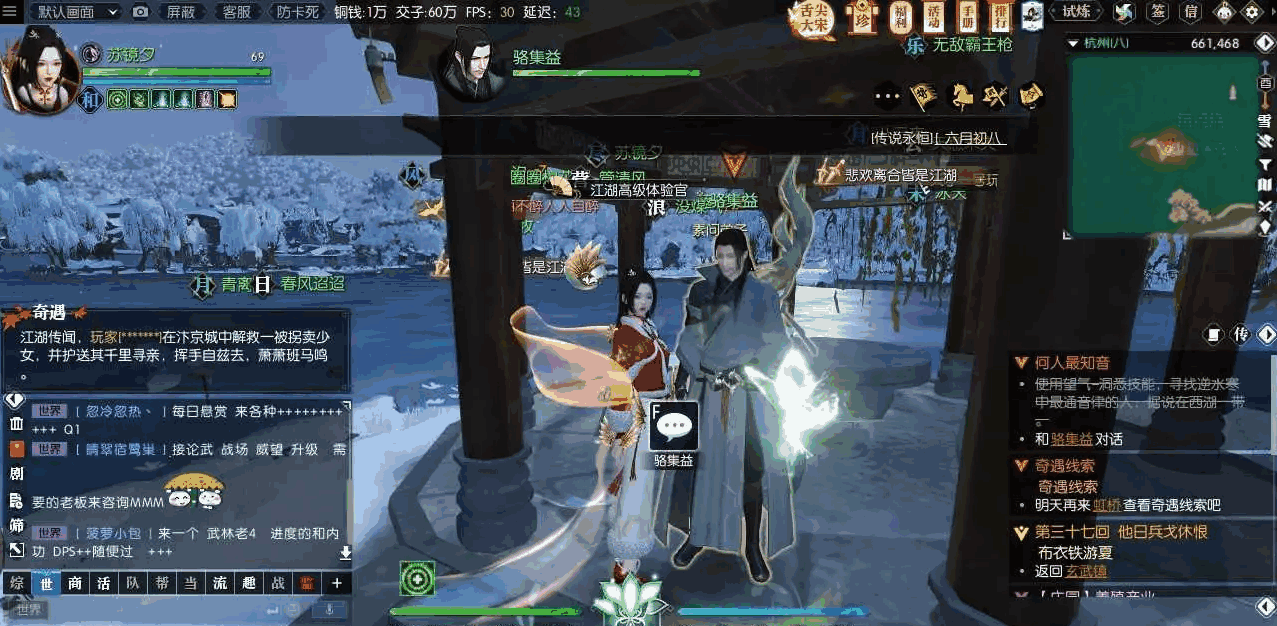1277x626 pixels.
Task: Select the horse mount icon
Action: pos(961,95)
